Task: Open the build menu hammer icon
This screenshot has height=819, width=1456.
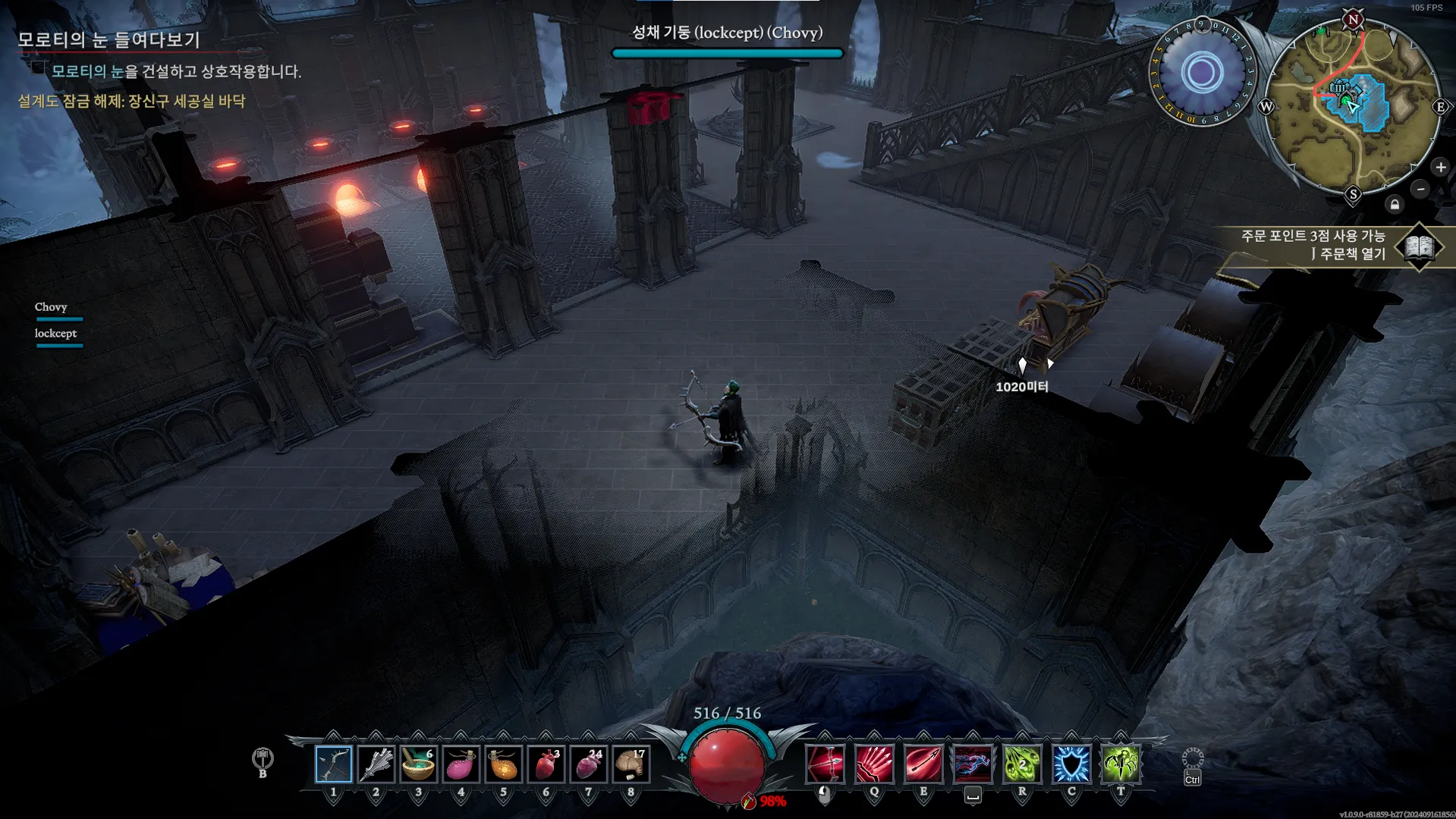Action: pyautogui.click(x=263, y=758)
